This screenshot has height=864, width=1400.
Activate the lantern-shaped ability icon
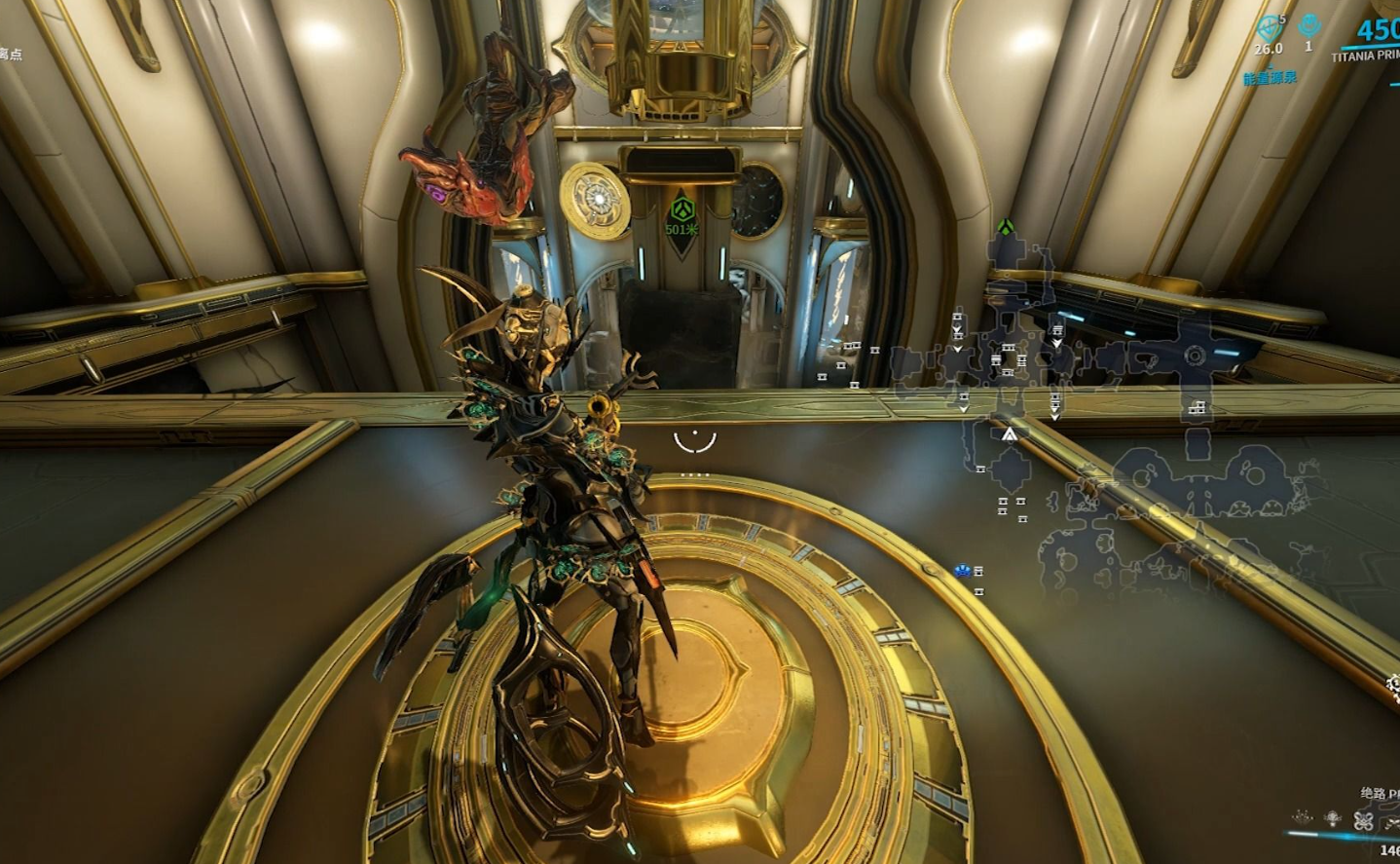1333,818
